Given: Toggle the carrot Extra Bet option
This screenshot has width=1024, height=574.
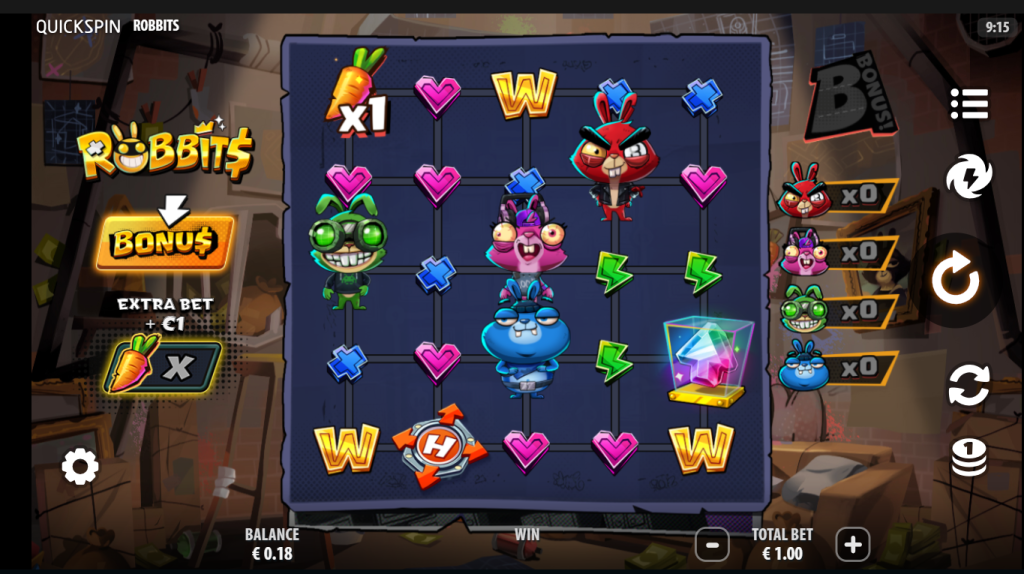Looking at the screenshot, I should (x=164, y=366).
